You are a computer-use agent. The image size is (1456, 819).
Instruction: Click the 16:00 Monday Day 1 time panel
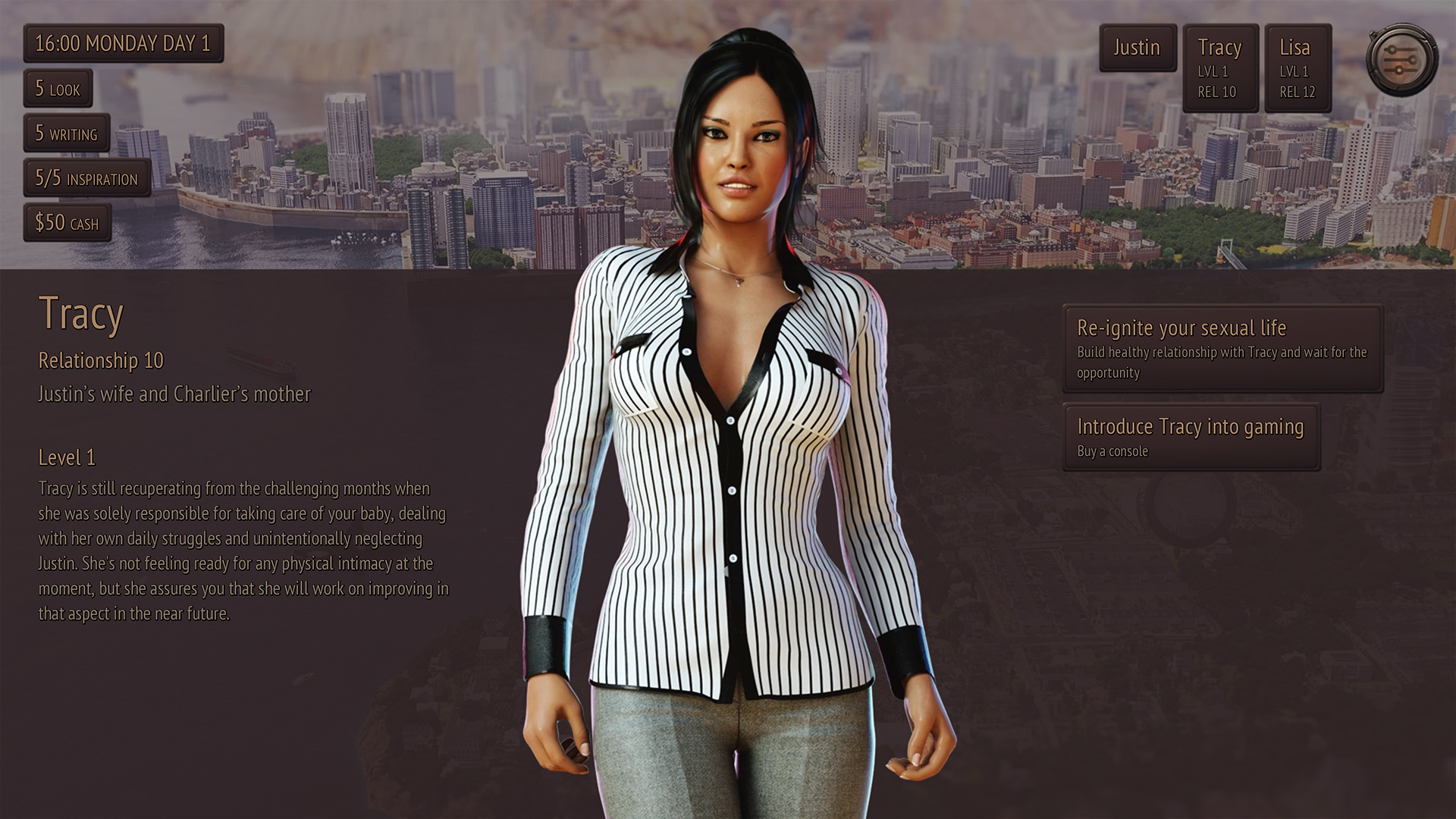click(123, 43)
